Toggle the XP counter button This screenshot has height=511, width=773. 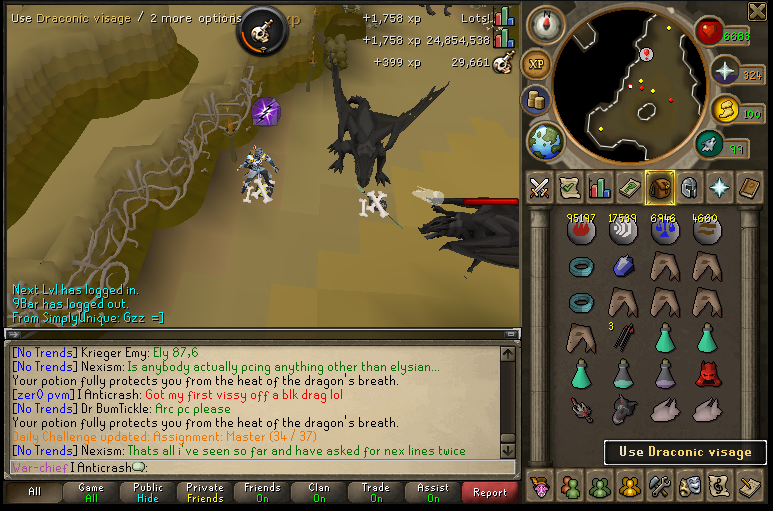537,63
